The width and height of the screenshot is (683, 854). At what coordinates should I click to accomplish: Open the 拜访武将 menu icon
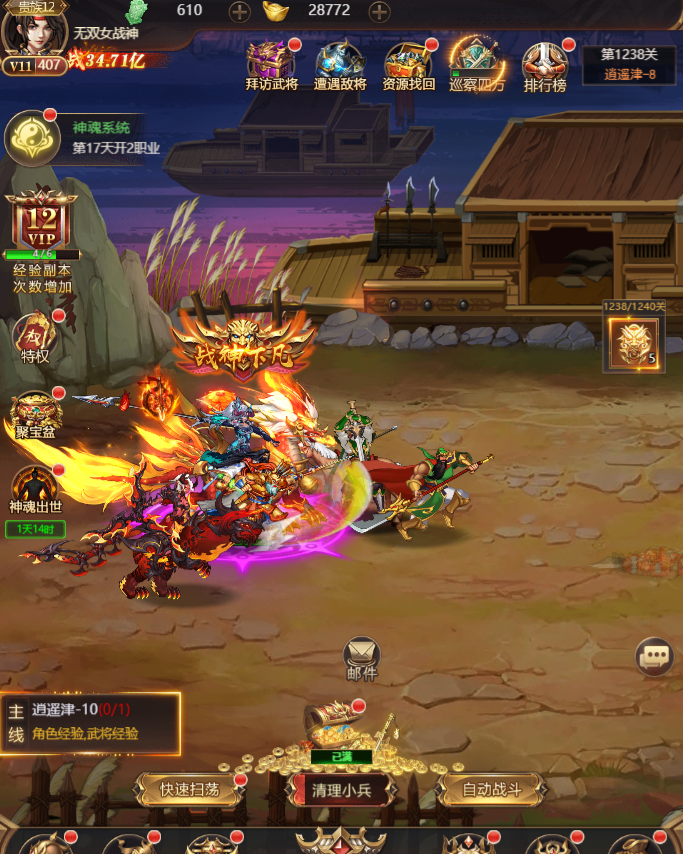pyautogui.click(x=271, y=63)
